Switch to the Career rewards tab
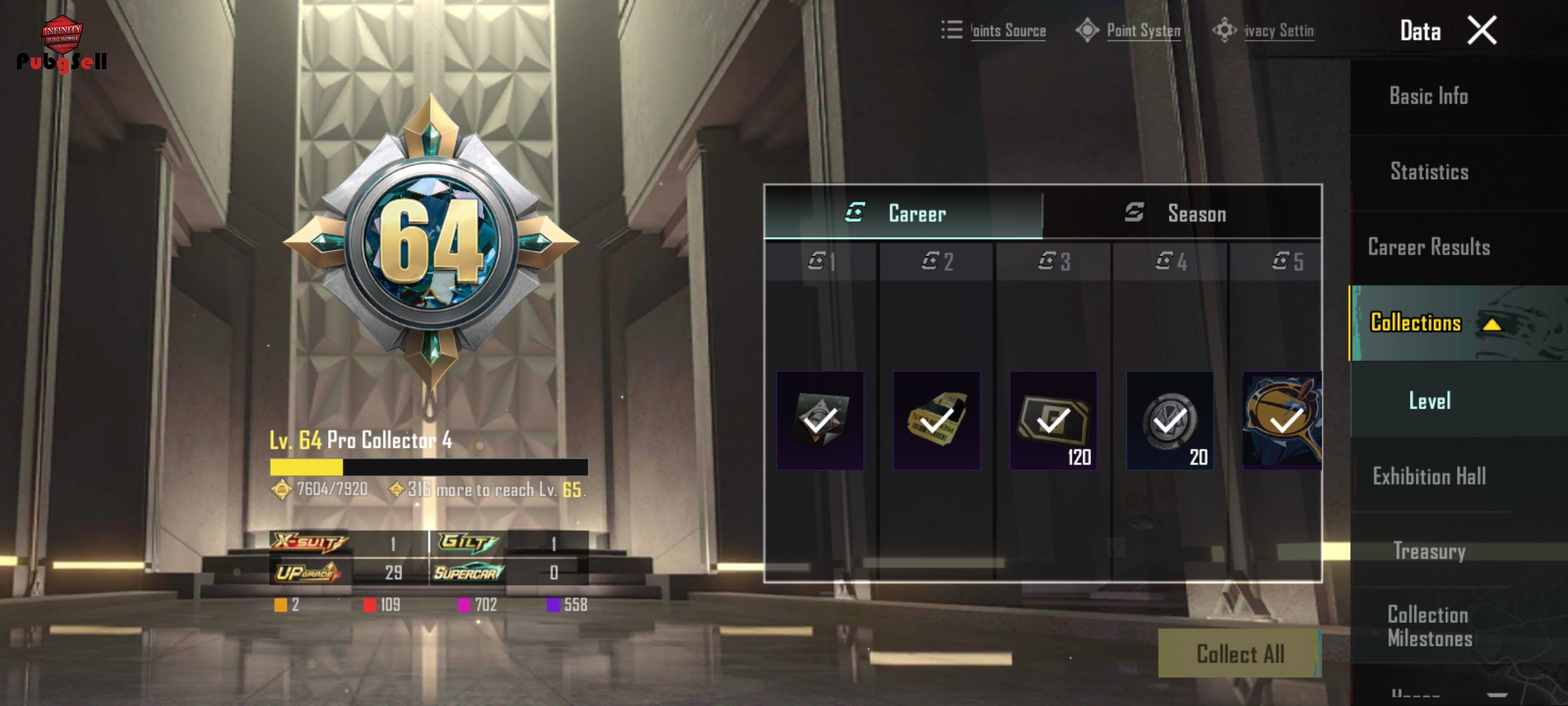This screenshot has width=1568, height=706. coord(903,213)
